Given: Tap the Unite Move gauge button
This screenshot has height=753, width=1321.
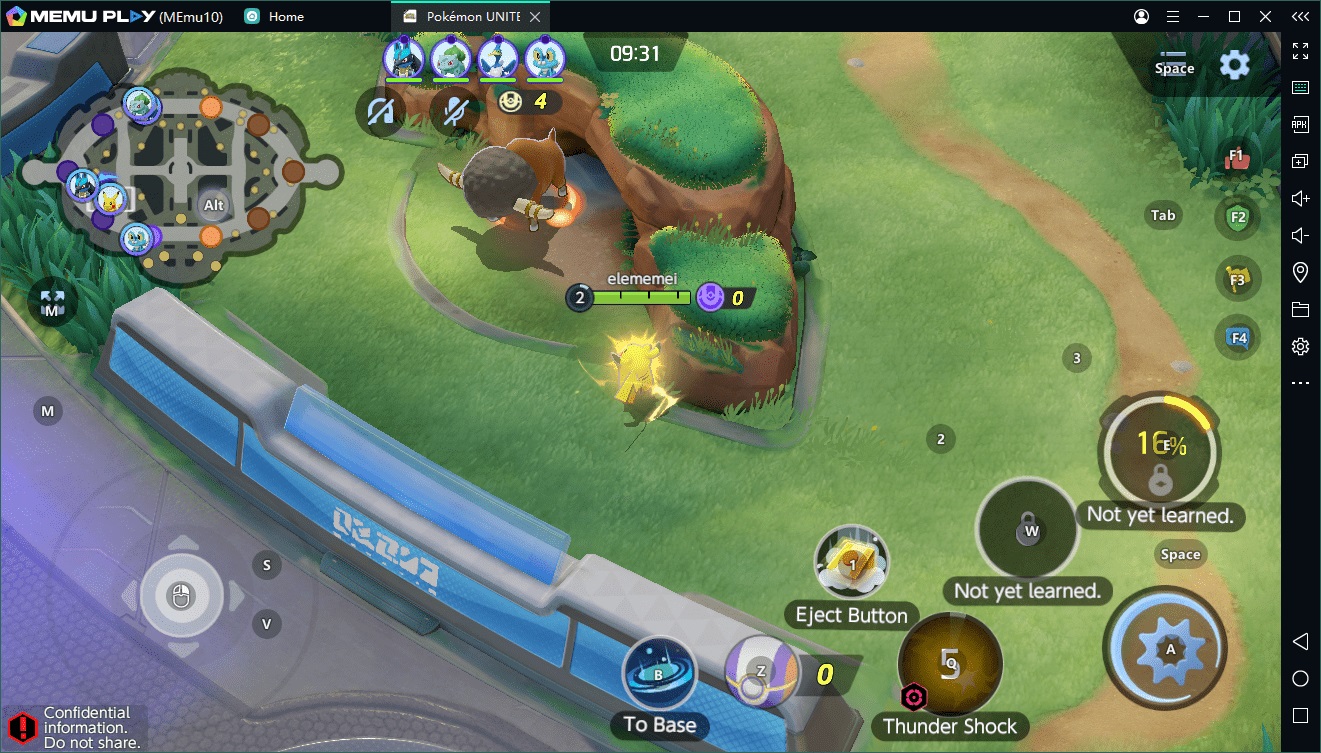Looking at the screenshot, I should coord(1159,450).
